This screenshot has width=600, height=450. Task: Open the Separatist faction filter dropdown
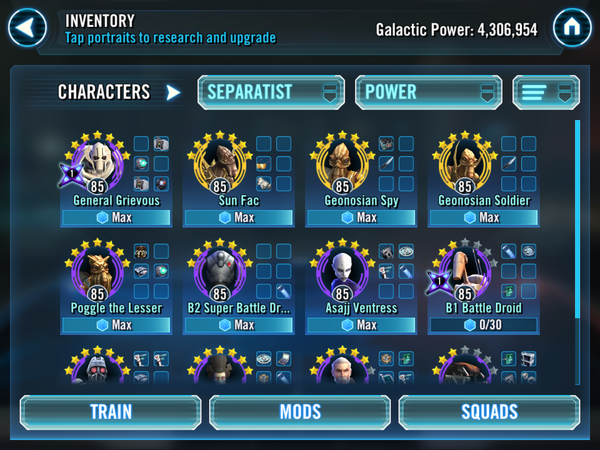(x=271, y=92)
